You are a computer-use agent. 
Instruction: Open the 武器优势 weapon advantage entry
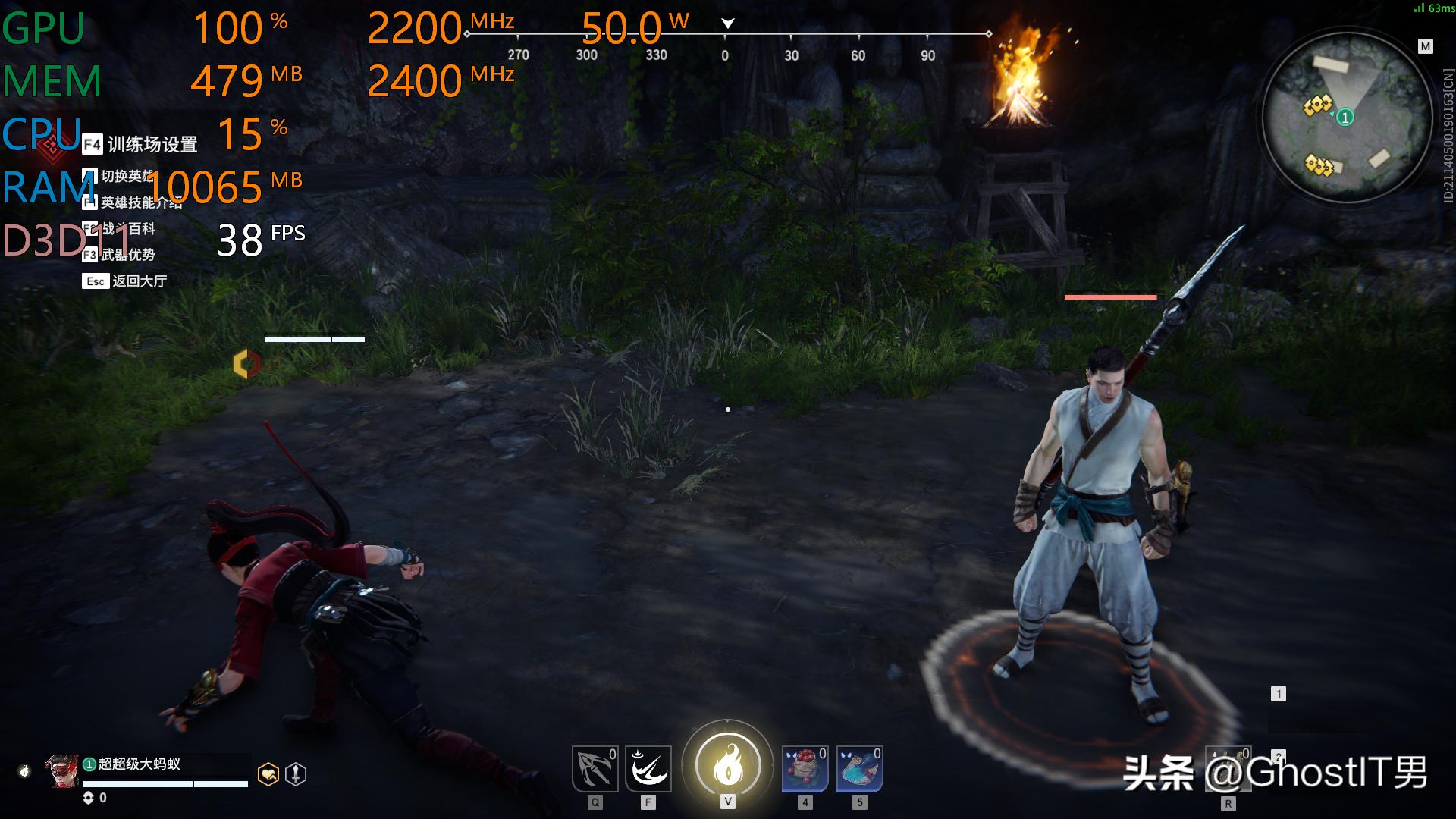[127, 255]
